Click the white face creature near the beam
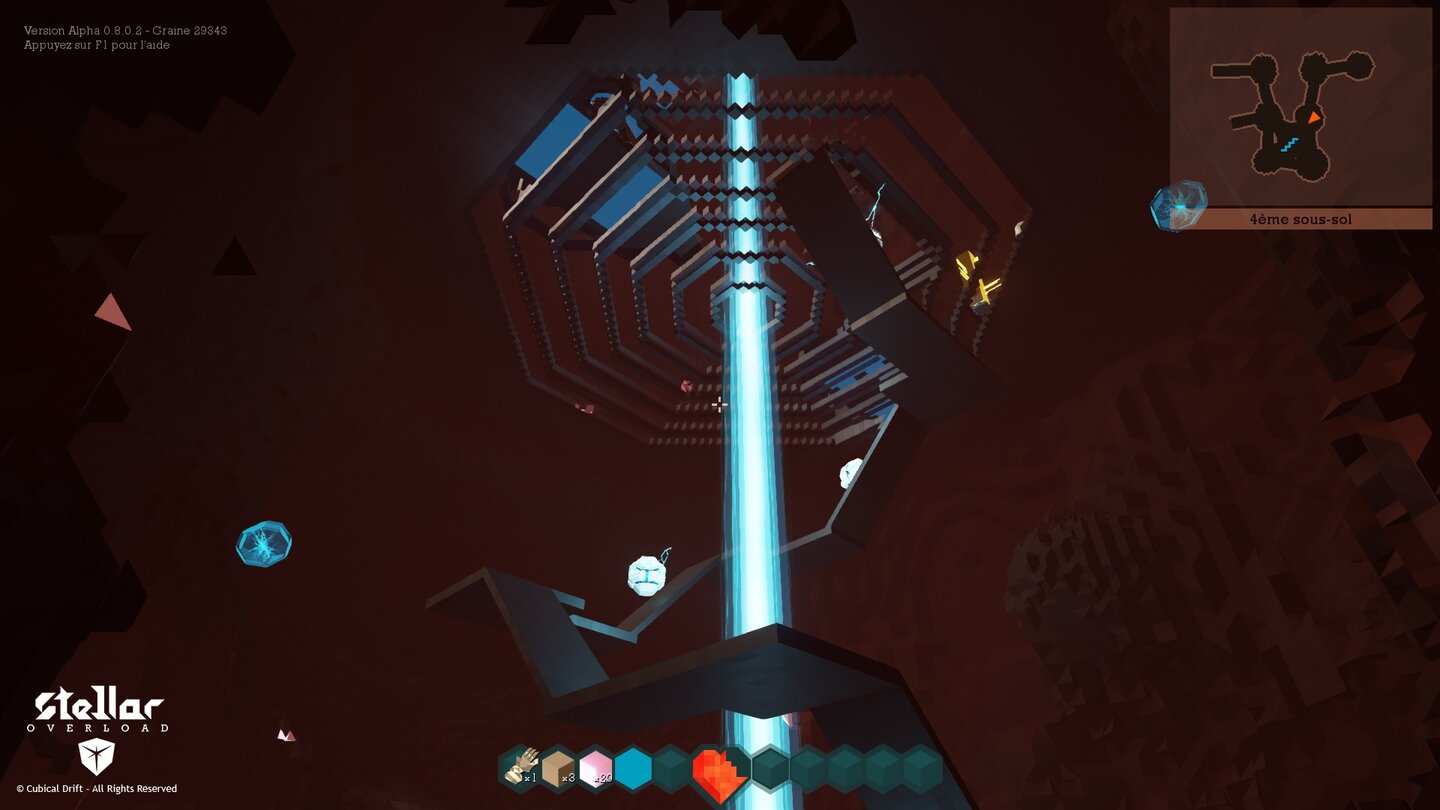 646,577
